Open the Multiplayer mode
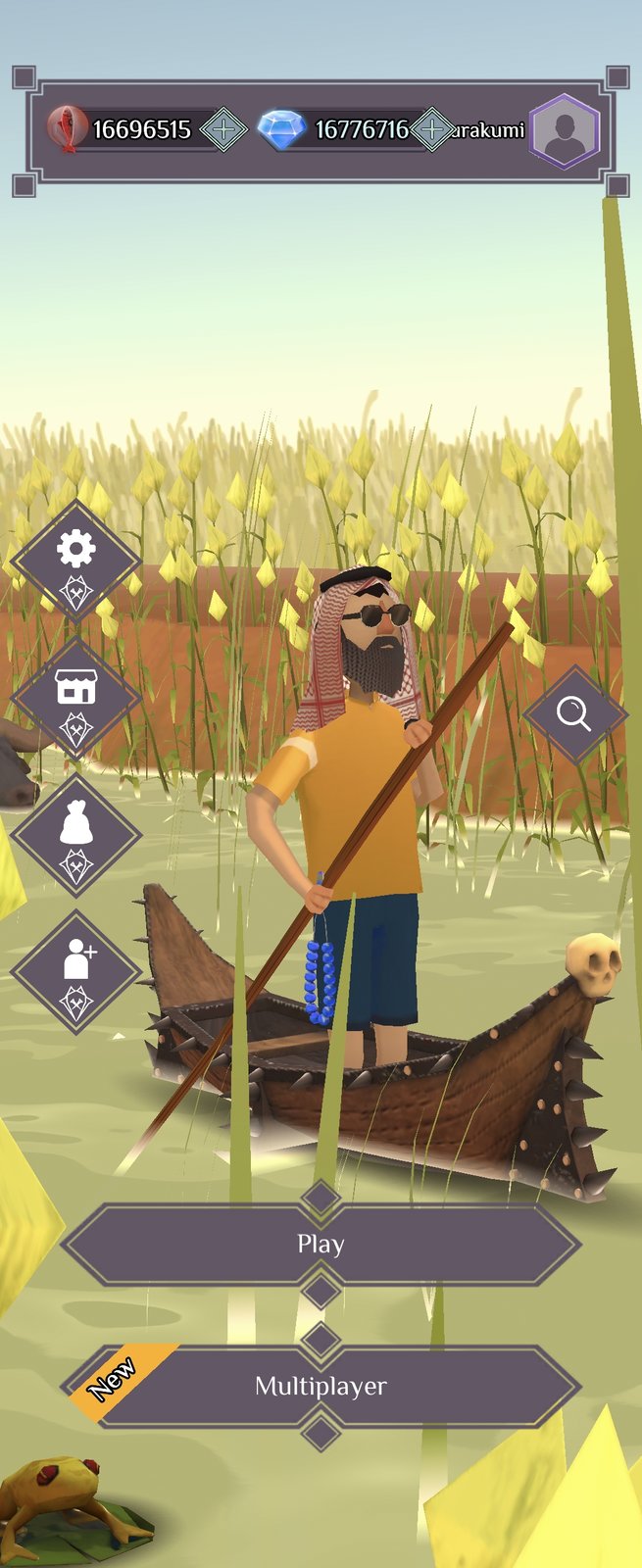Image resolution: width=642 pixels, height=1568 pixels. pos(321,1386)
